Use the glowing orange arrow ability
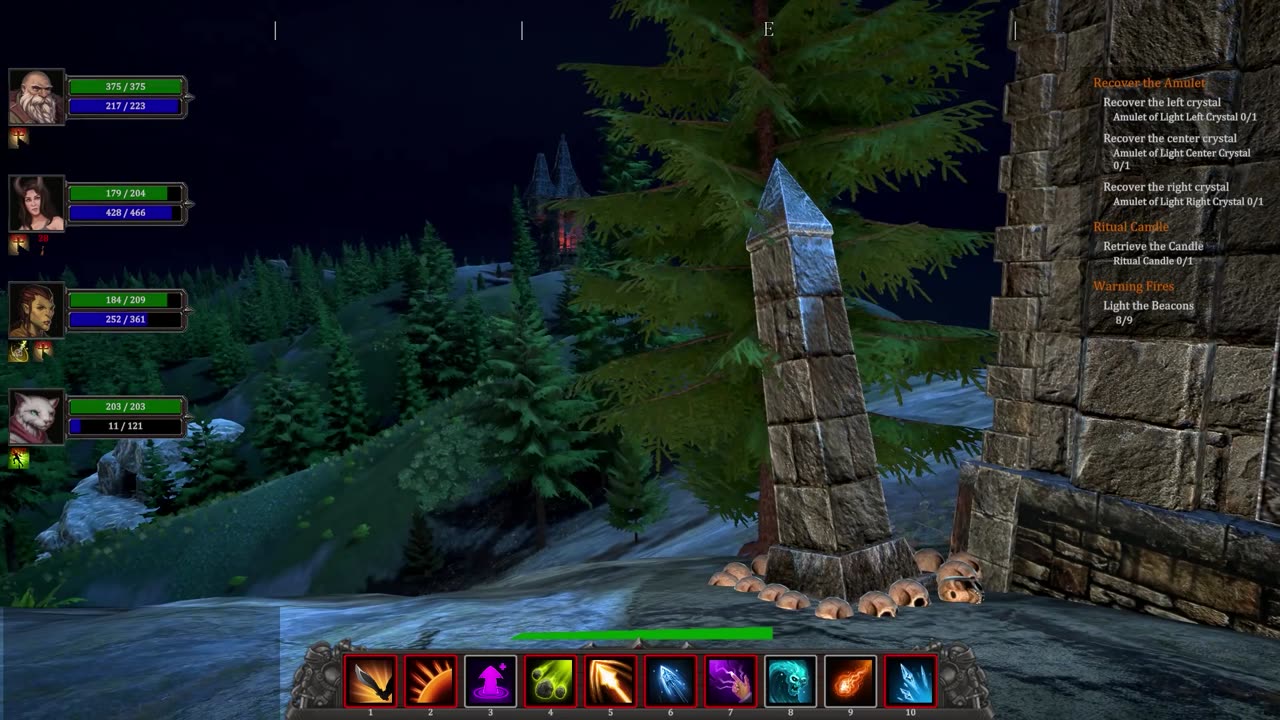This screenshot has width=1280, height=720. coord(610,681)
